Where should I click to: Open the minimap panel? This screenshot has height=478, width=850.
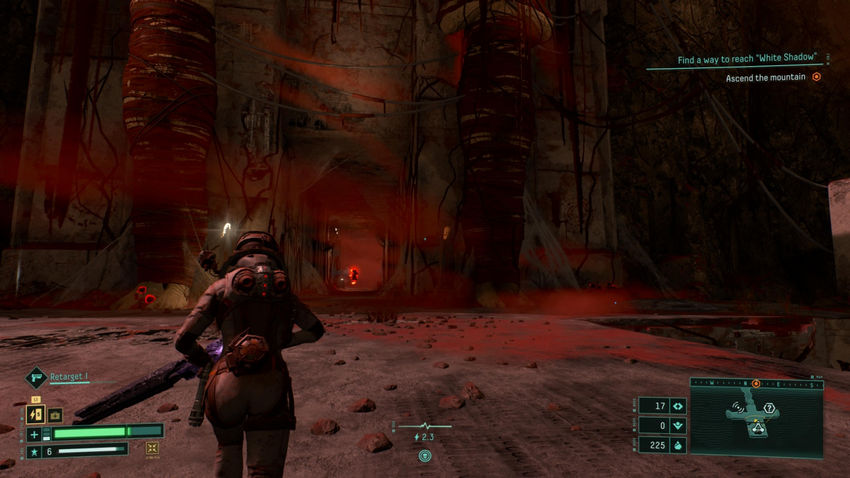click(755, 417)
